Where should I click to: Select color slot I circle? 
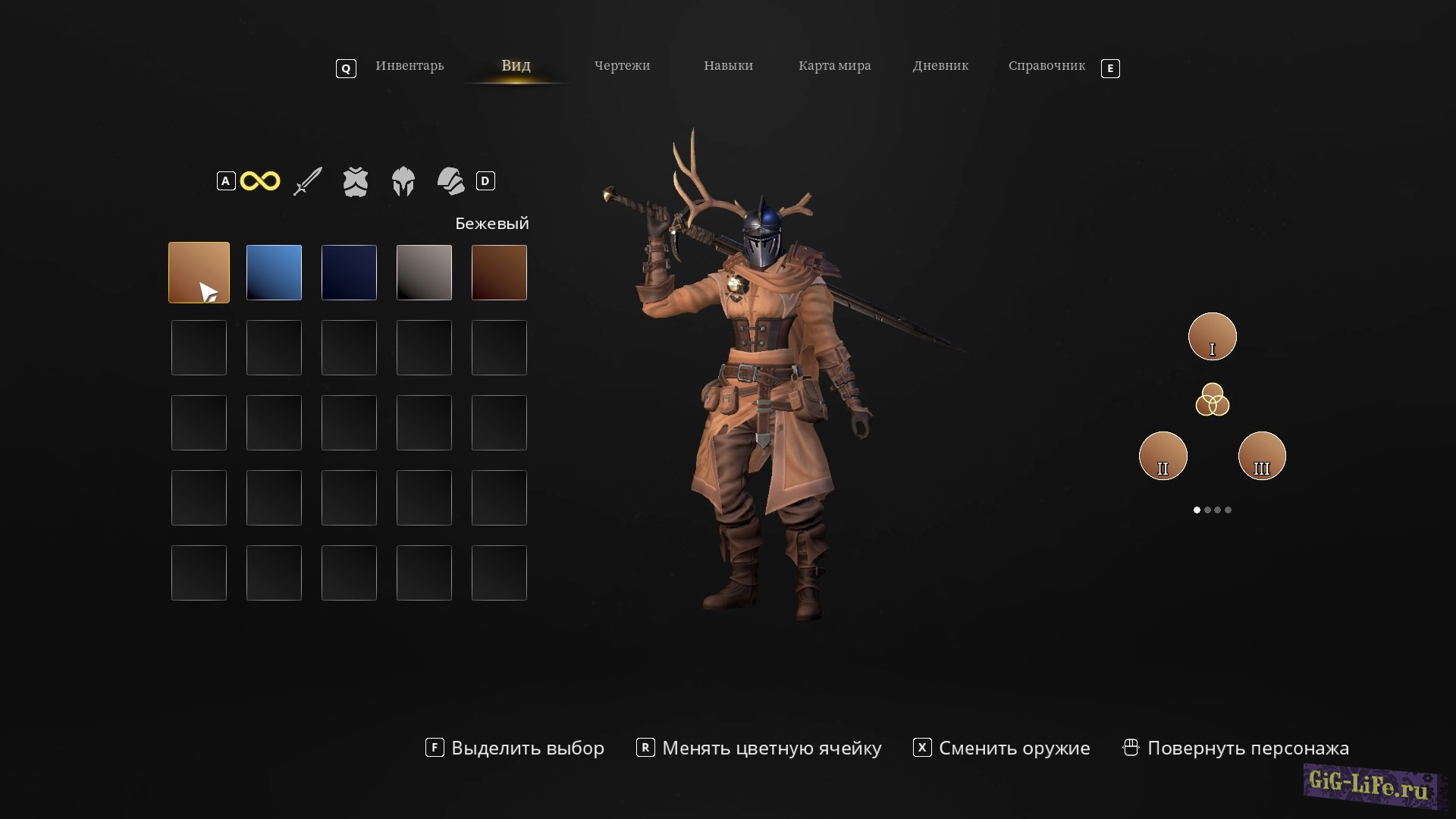(1212, 336)
